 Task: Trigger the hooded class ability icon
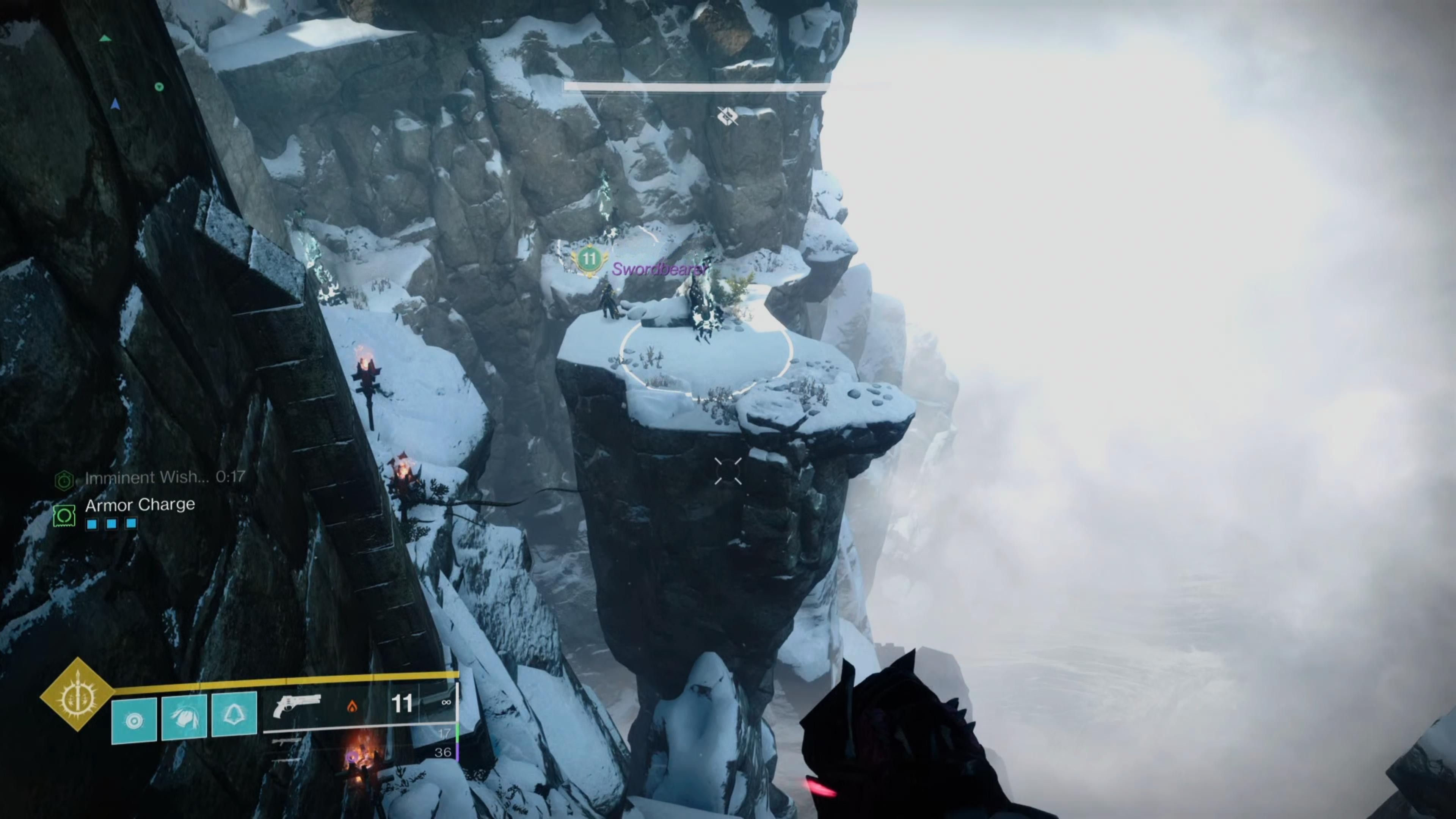pos(234,715)
